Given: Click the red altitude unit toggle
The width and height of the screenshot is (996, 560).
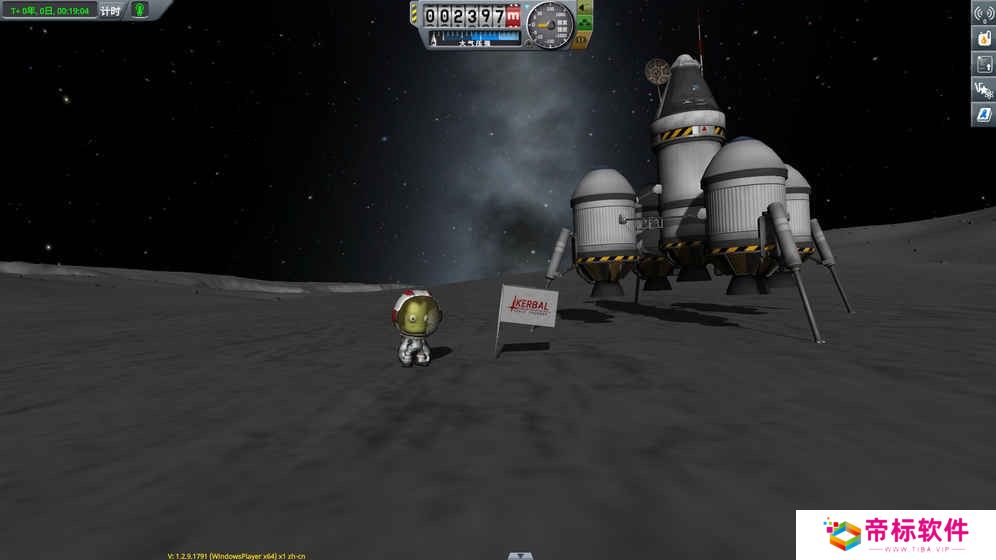Looking at the screenshot, I should click(514, 17).
